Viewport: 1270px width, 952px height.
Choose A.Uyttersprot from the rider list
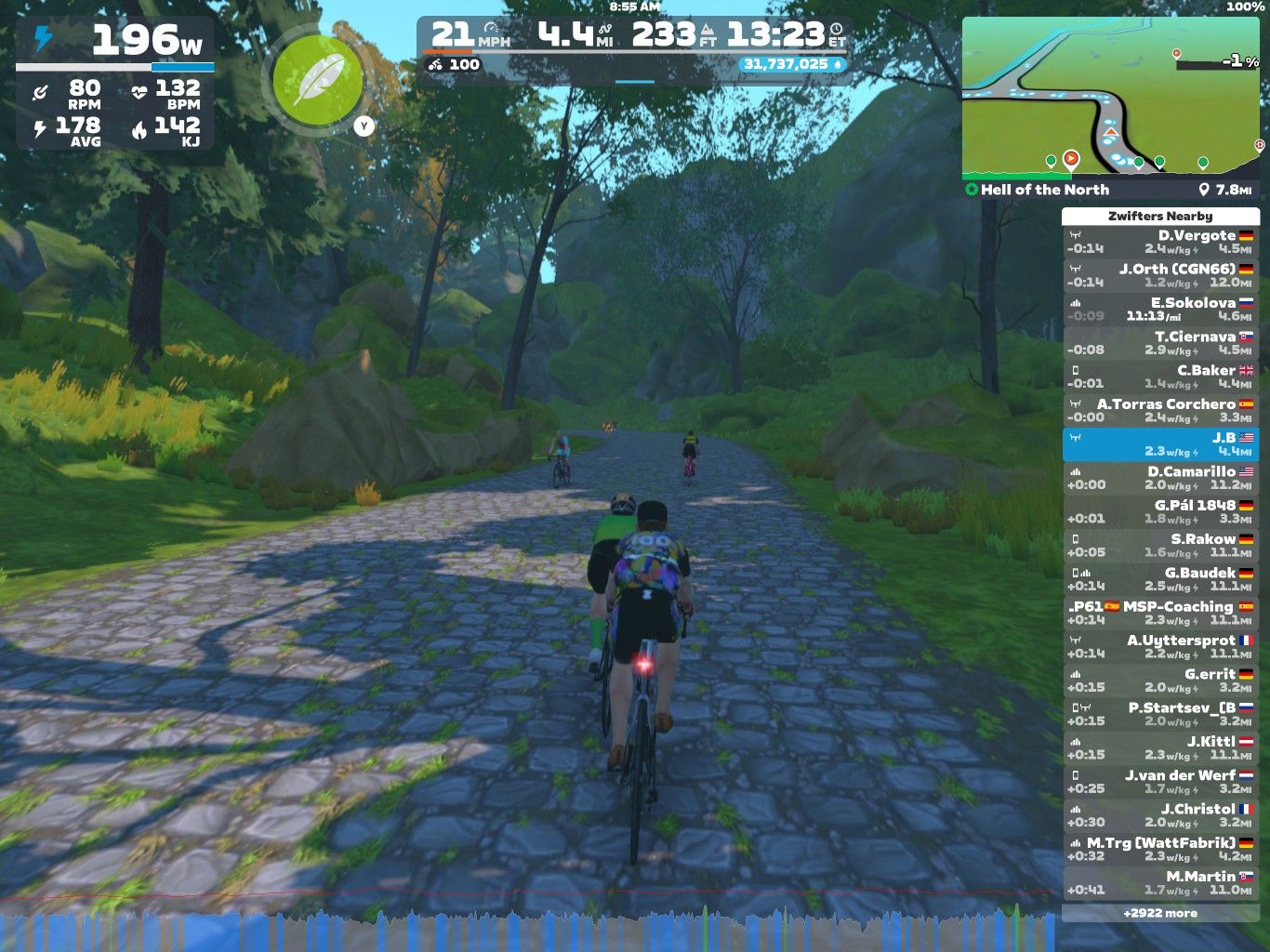1160,647
